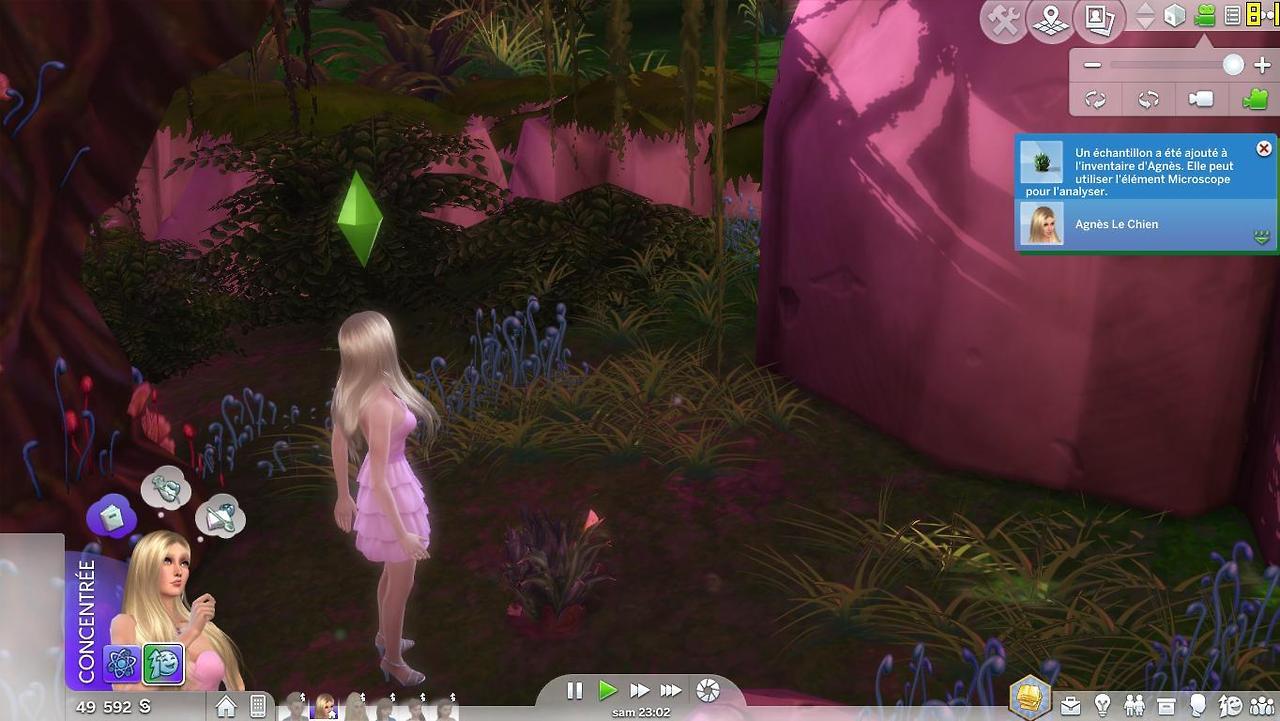1280x721 pixels.
Task: Click the purple book whim bubble
Action: tap(110, 516)
